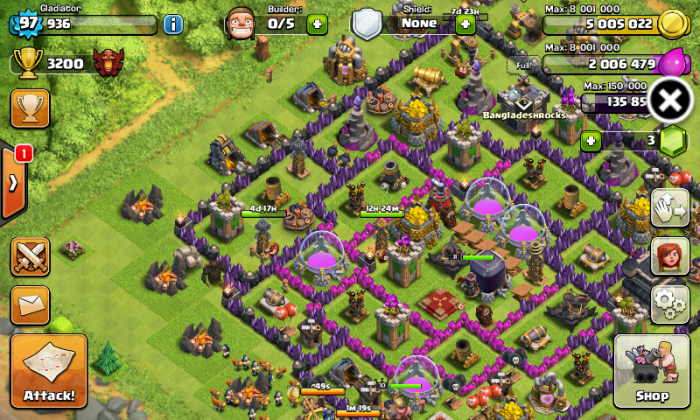
Task: Click the red-haired woman portrait icon
Action: pos(669,256)
